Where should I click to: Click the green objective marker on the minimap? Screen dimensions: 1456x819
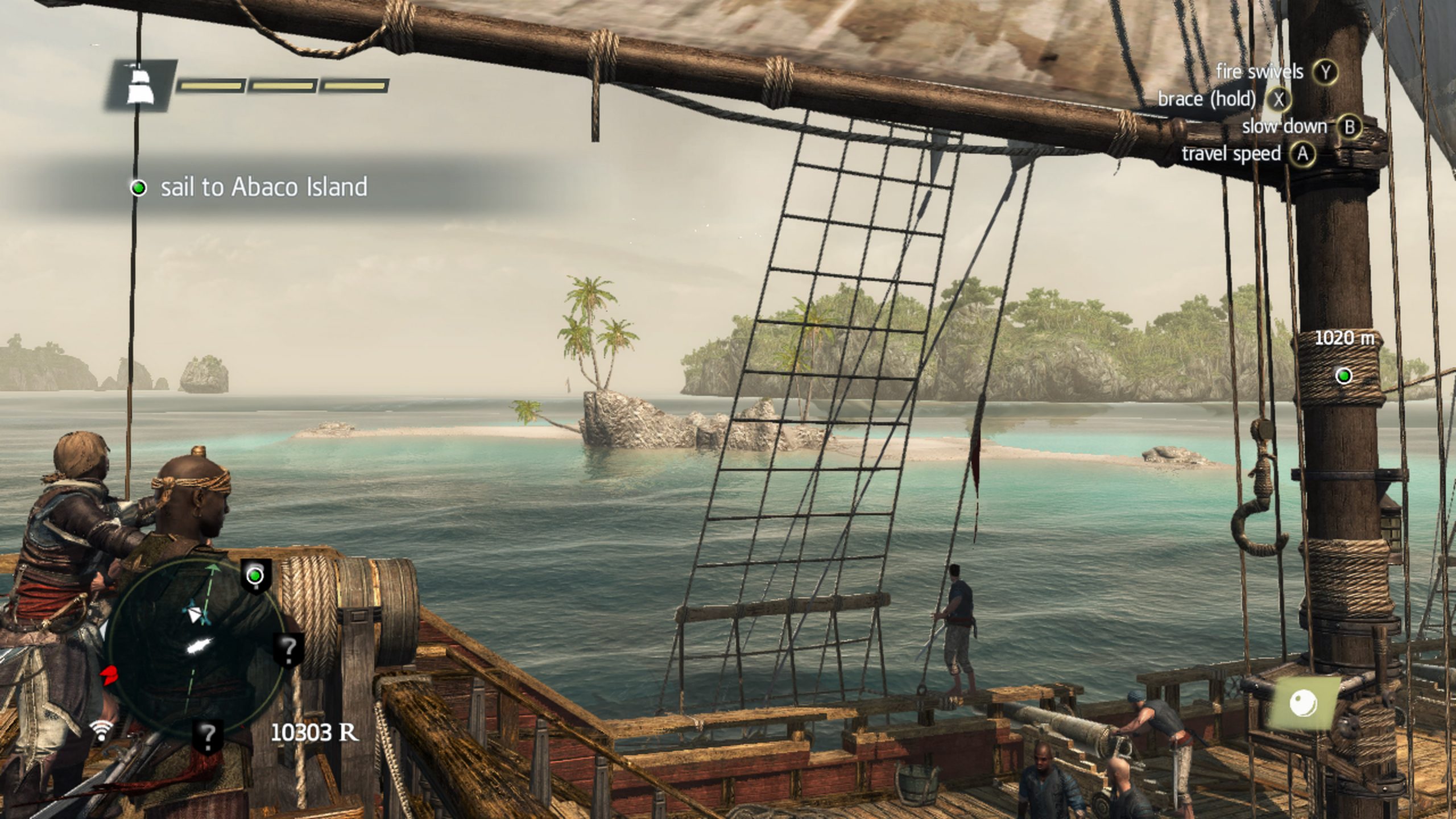coord(256,576)
